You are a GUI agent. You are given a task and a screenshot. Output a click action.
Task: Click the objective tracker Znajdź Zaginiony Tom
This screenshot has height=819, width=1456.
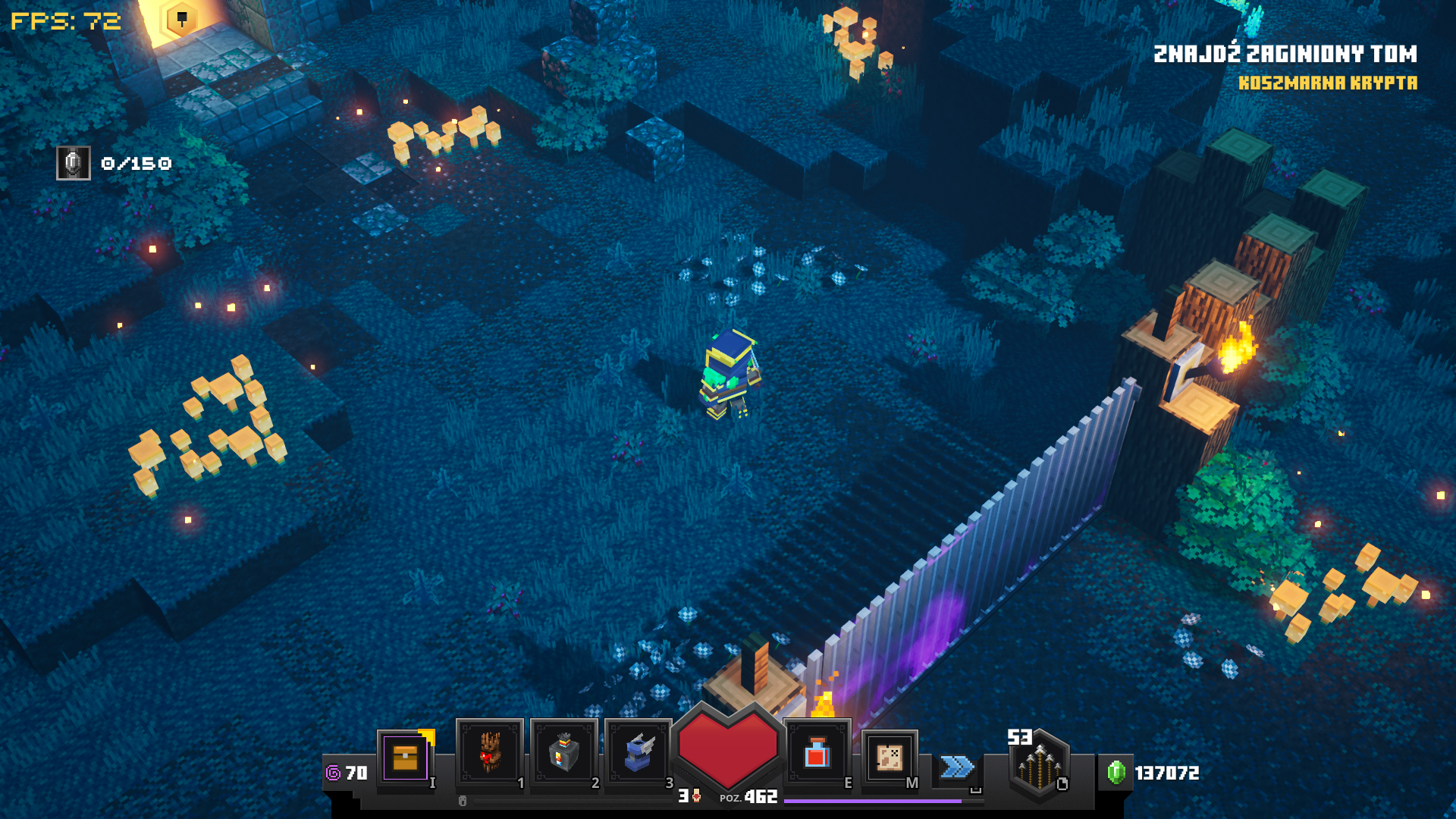pos(1285,54)
